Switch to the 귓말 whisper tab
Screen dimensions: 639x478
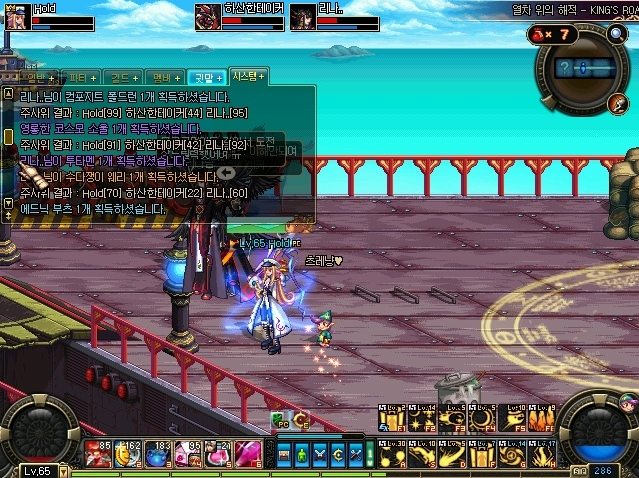(x=206, y=78)
